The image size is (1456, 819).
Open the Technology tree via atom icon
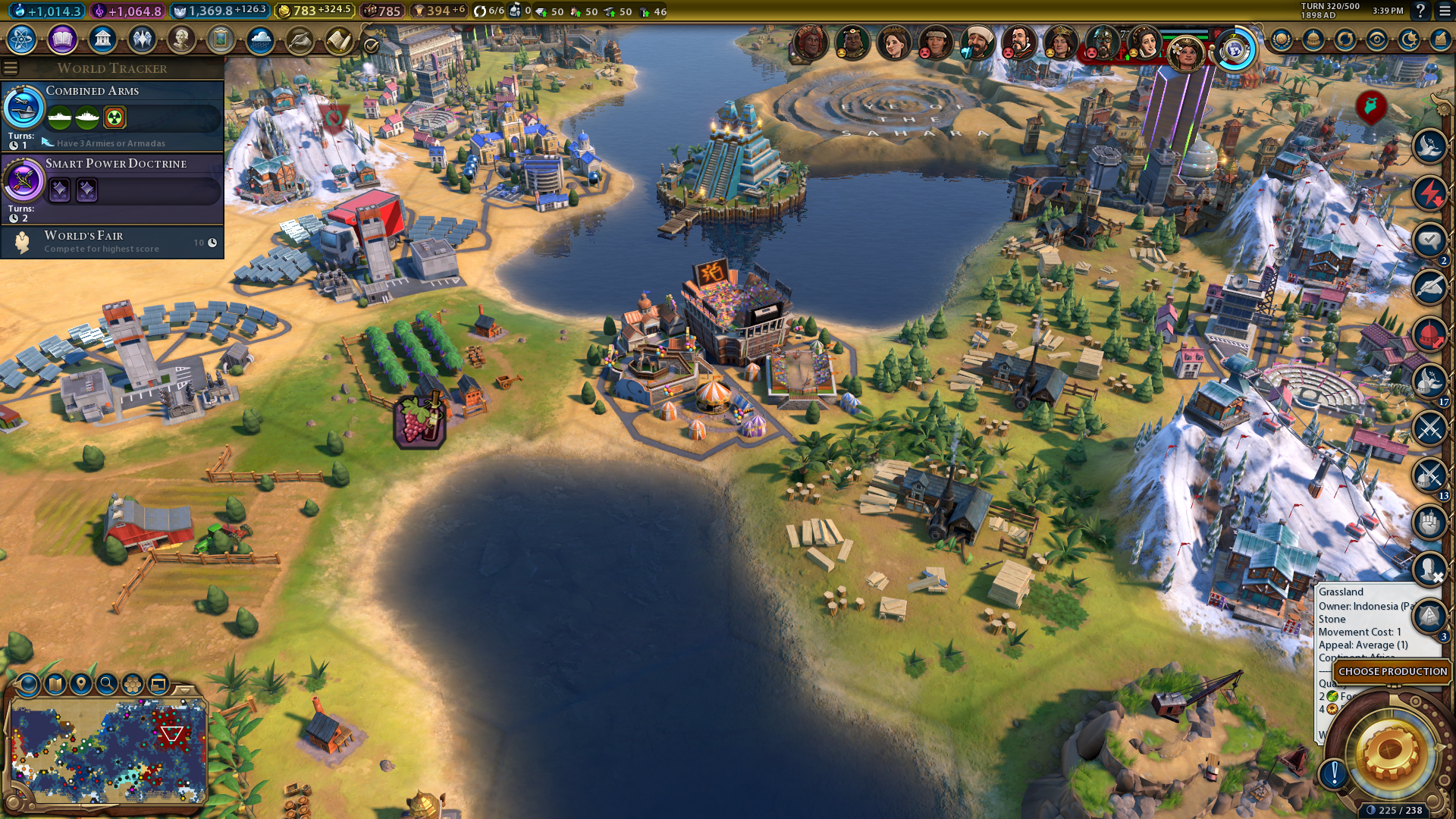pyautogui.click(x=22, y=39)
